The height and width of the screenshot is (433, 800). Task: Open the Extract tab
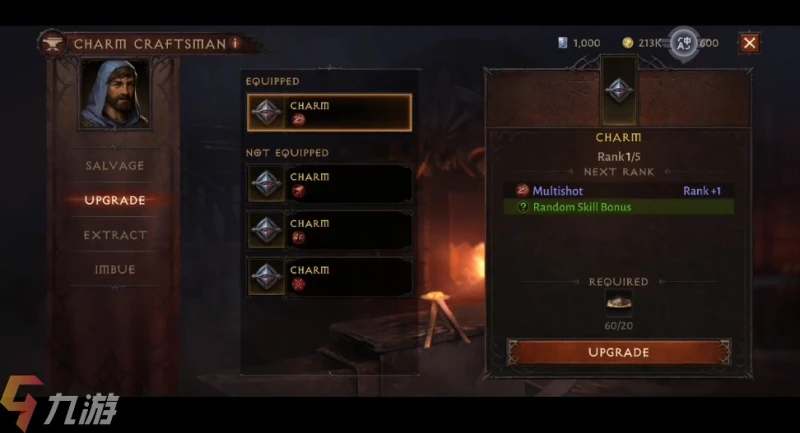pyautogui.click(x=114, y=235)
